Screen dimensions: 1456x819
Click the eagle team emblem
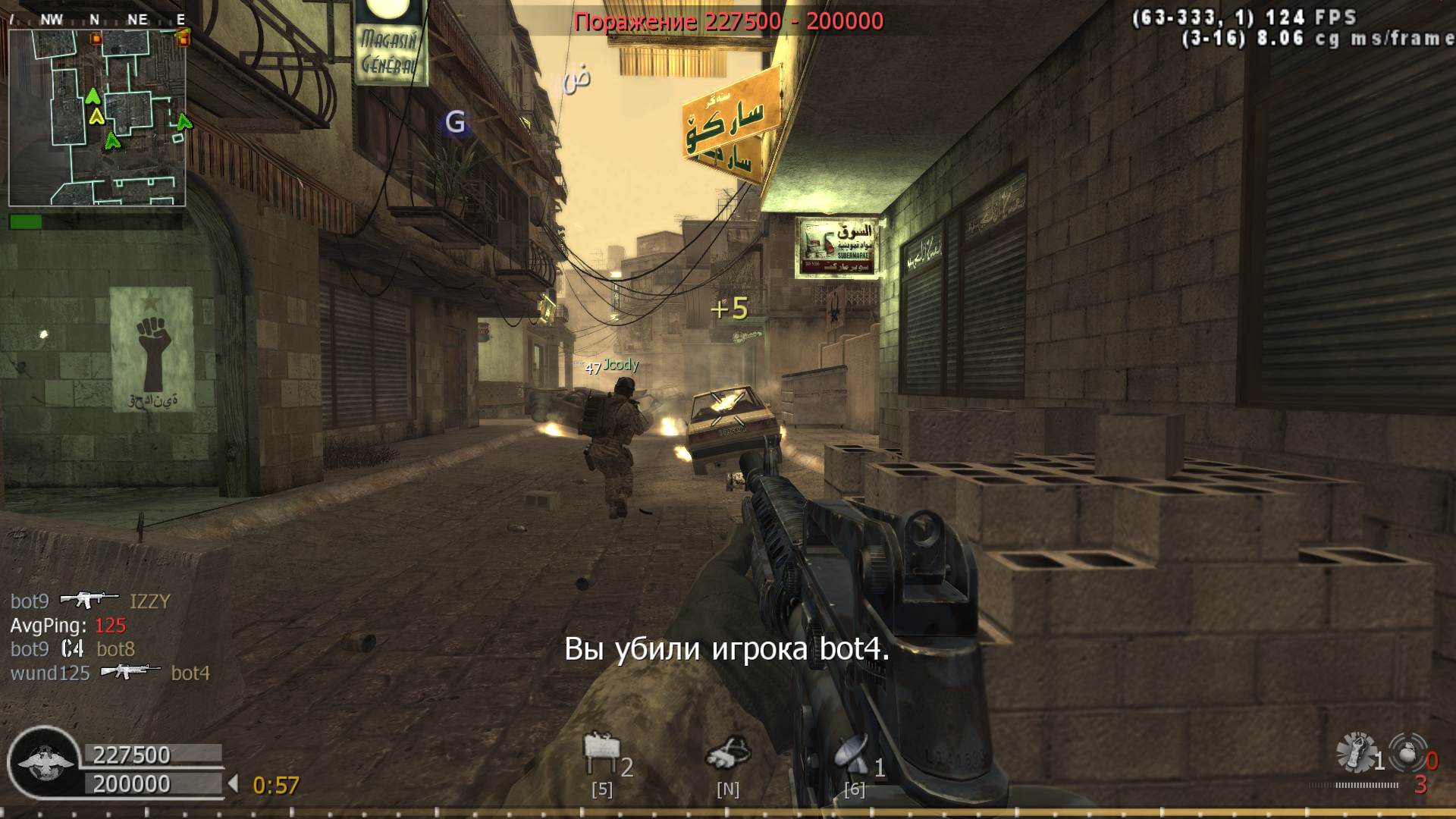click(x=45, y=762)
